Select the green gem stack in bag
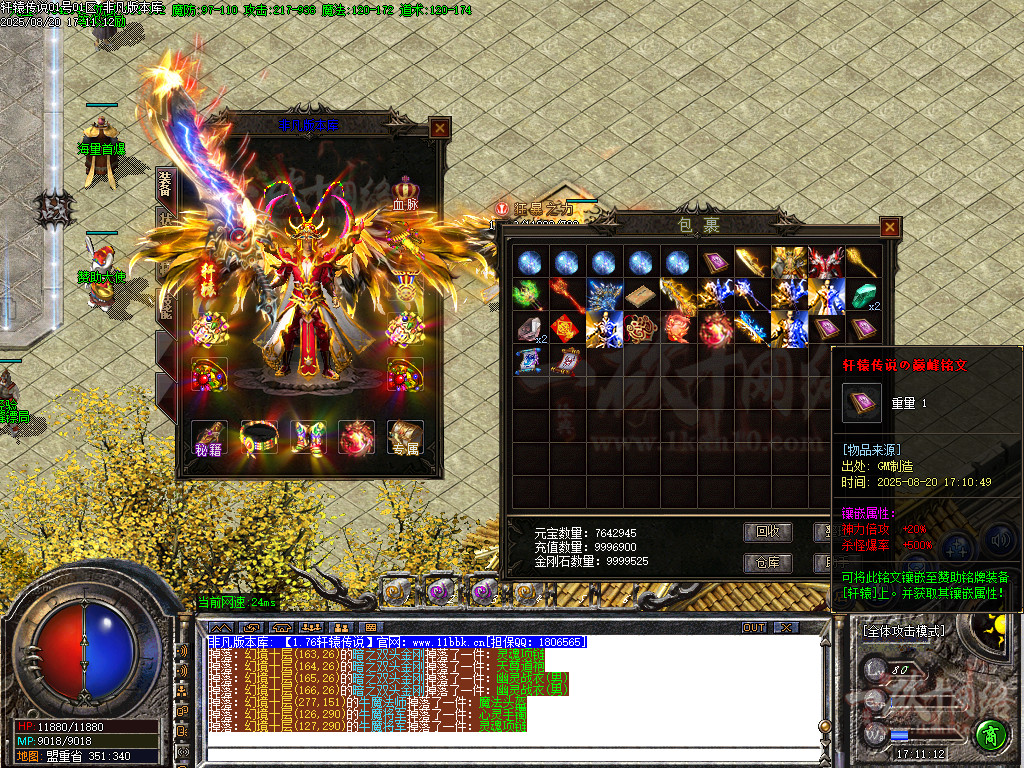This screenshot has width=1024, height=768. 862,295
